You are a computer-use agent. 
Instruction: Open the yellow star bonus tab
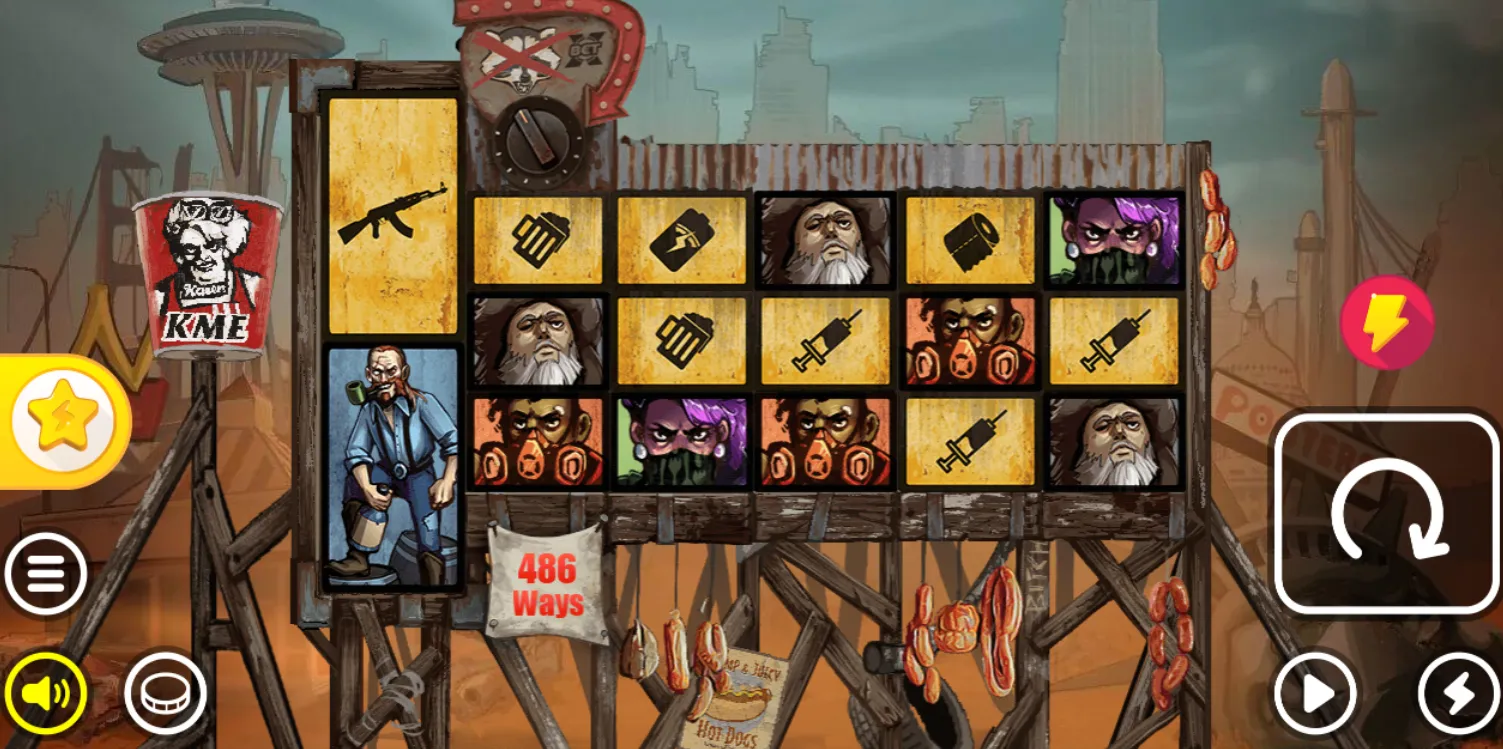[62, 421]
